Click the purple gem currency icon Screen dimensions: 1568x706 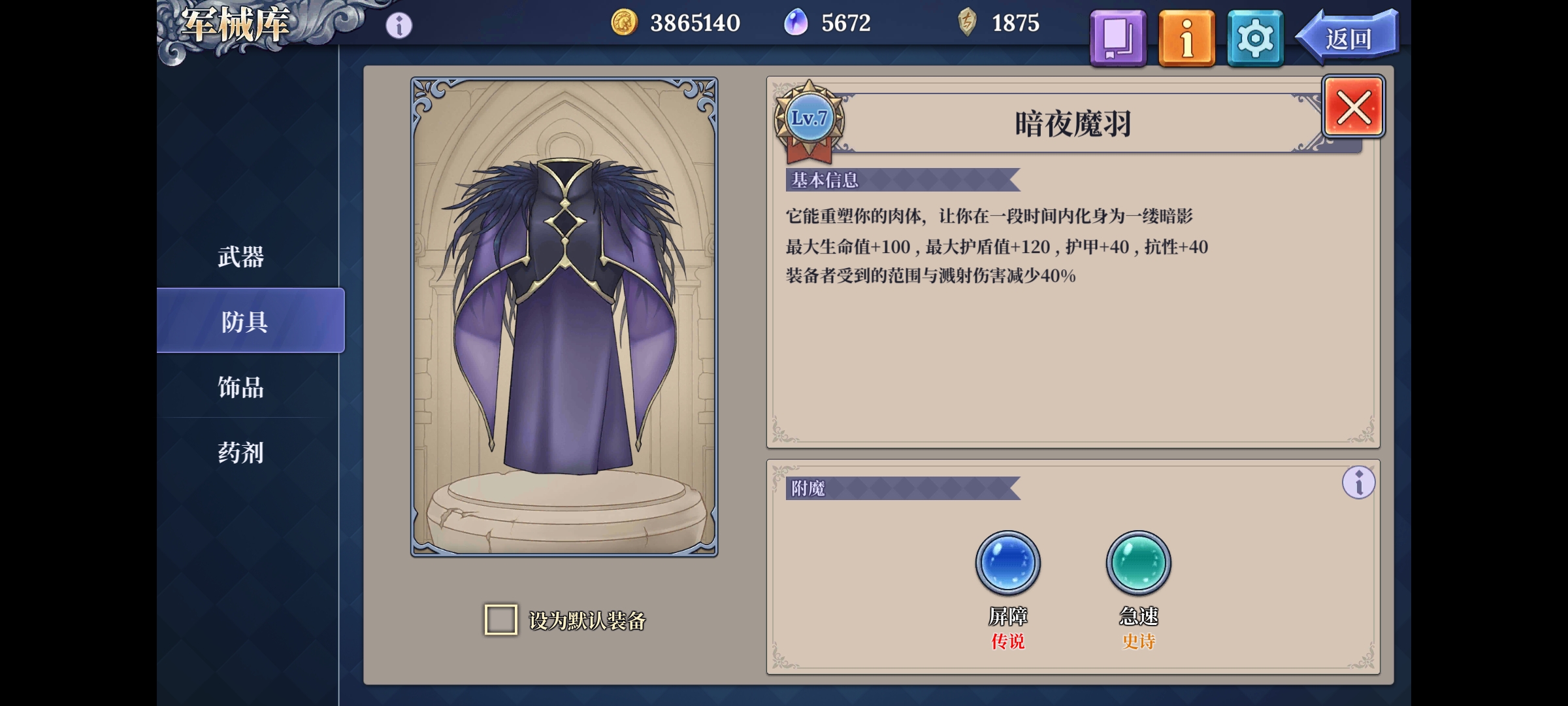[x=796, y=23]
